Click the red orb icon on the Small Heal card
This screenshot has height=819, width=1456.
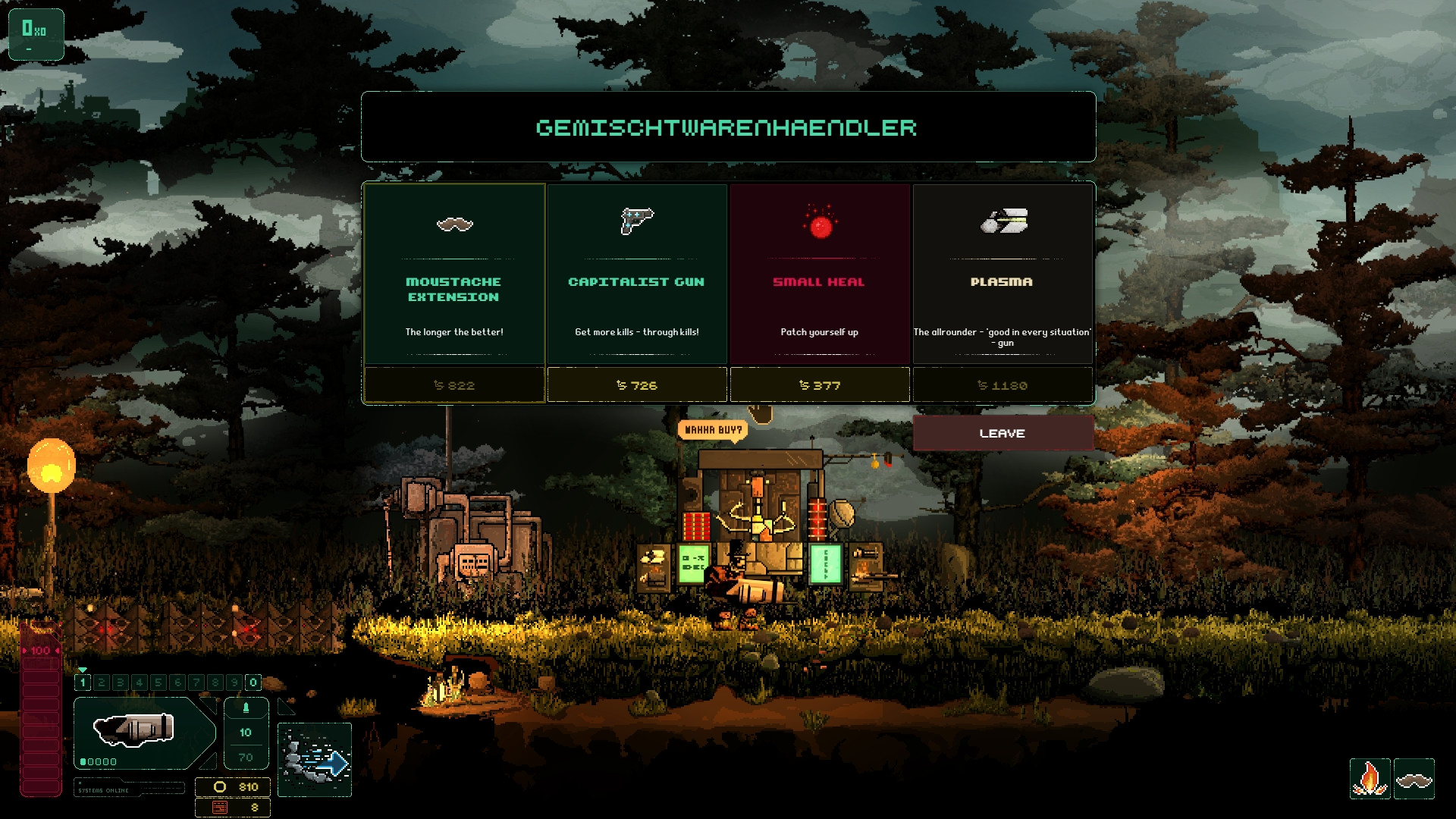coord(819,224)
